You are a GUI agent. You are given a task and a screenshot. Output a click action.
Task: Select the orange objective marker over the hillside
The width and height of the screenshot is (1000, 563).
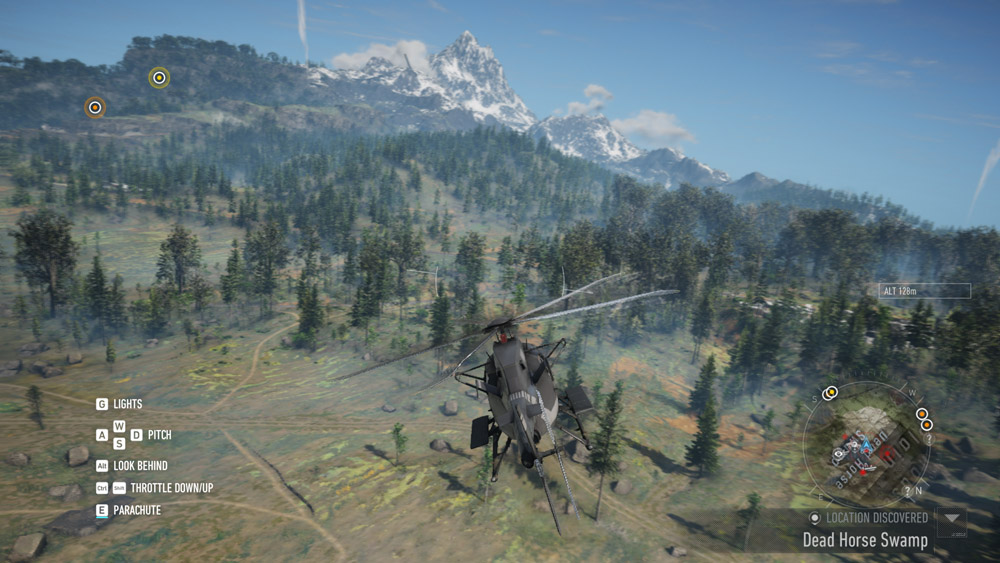[x=95, y=107]
